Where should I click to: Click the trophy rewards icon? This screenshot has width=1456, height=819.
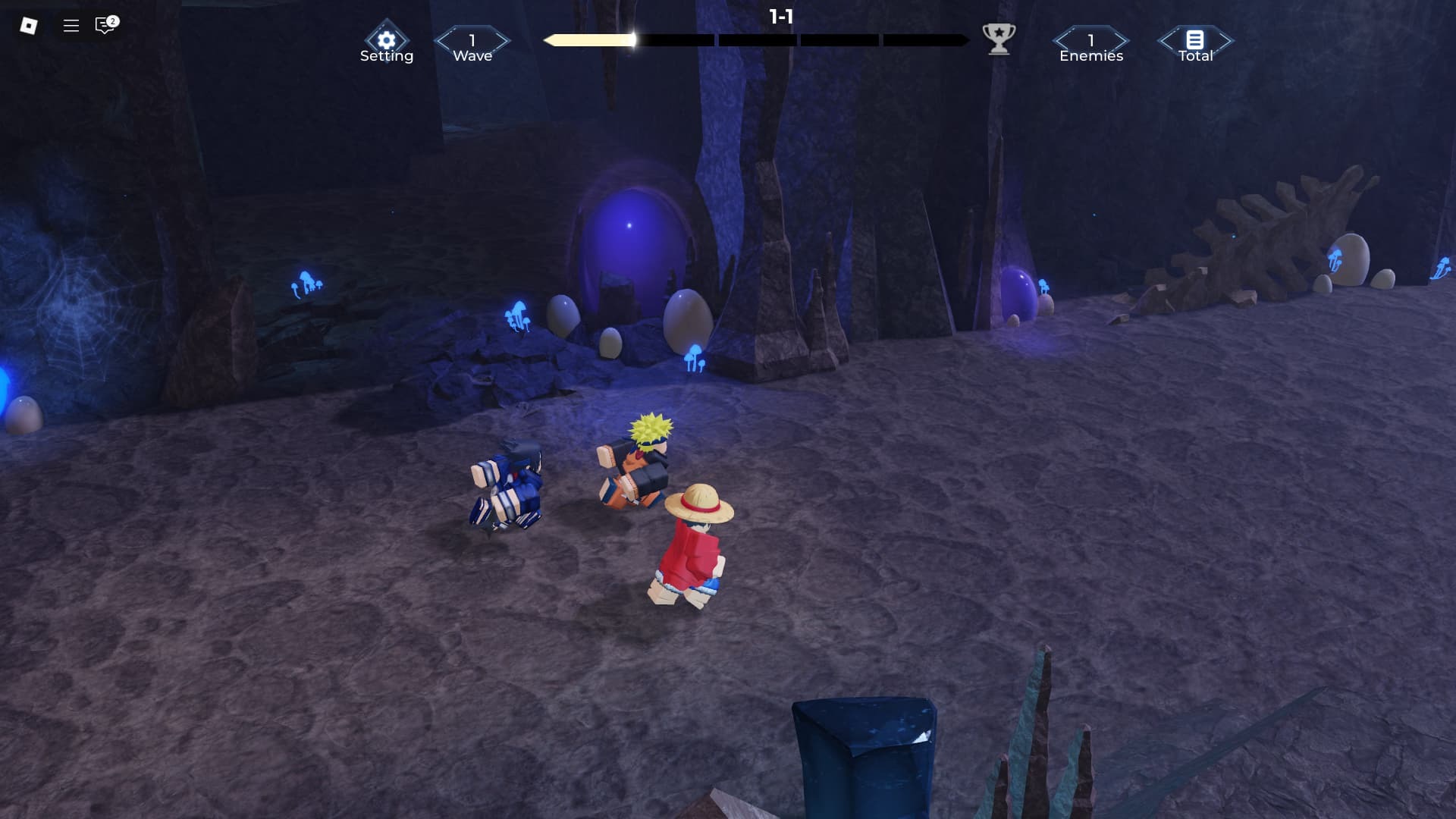click(x=999, y=38)
